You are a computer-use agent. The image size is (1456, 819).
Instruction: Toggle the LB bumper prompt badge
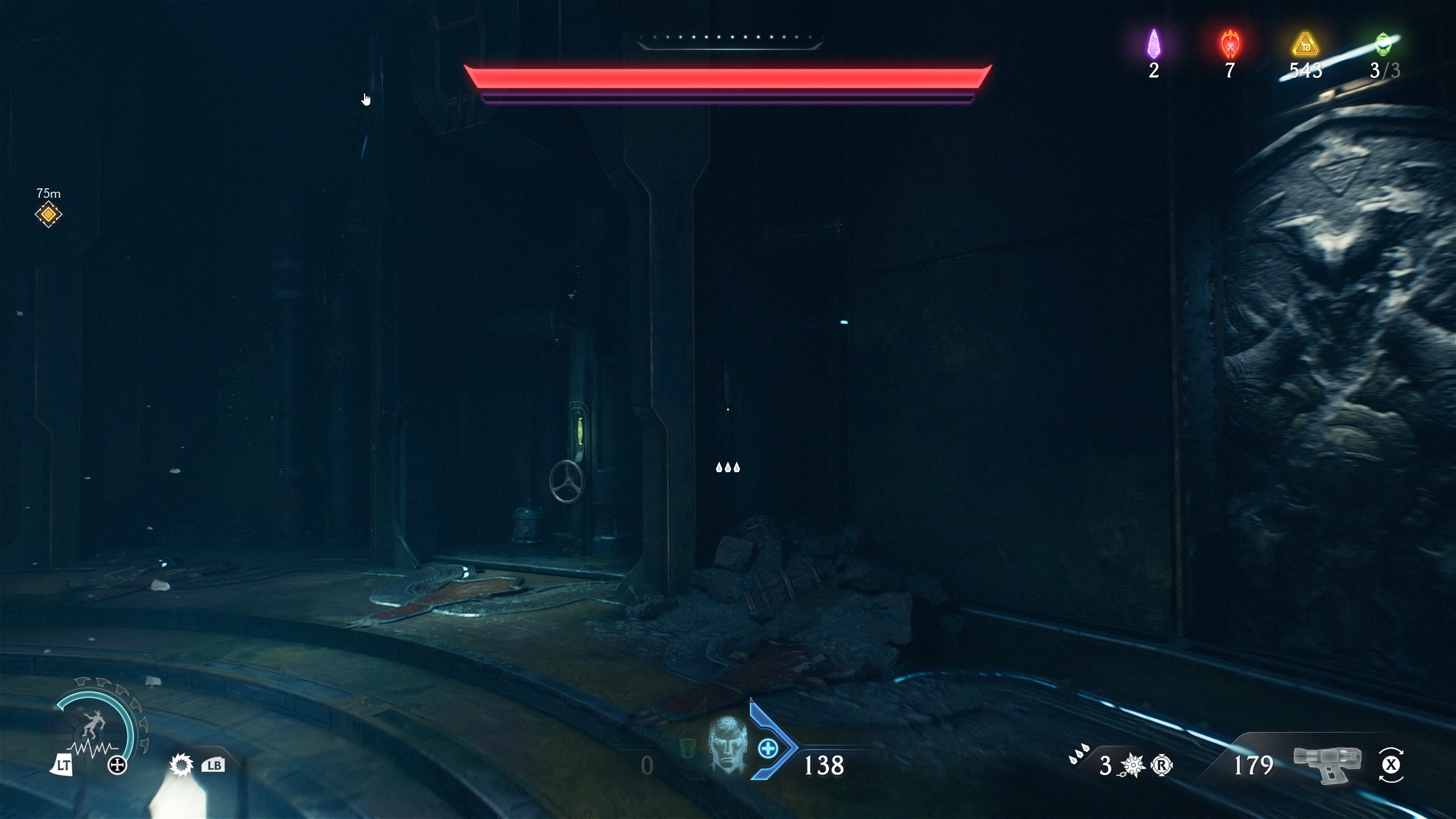213,765
